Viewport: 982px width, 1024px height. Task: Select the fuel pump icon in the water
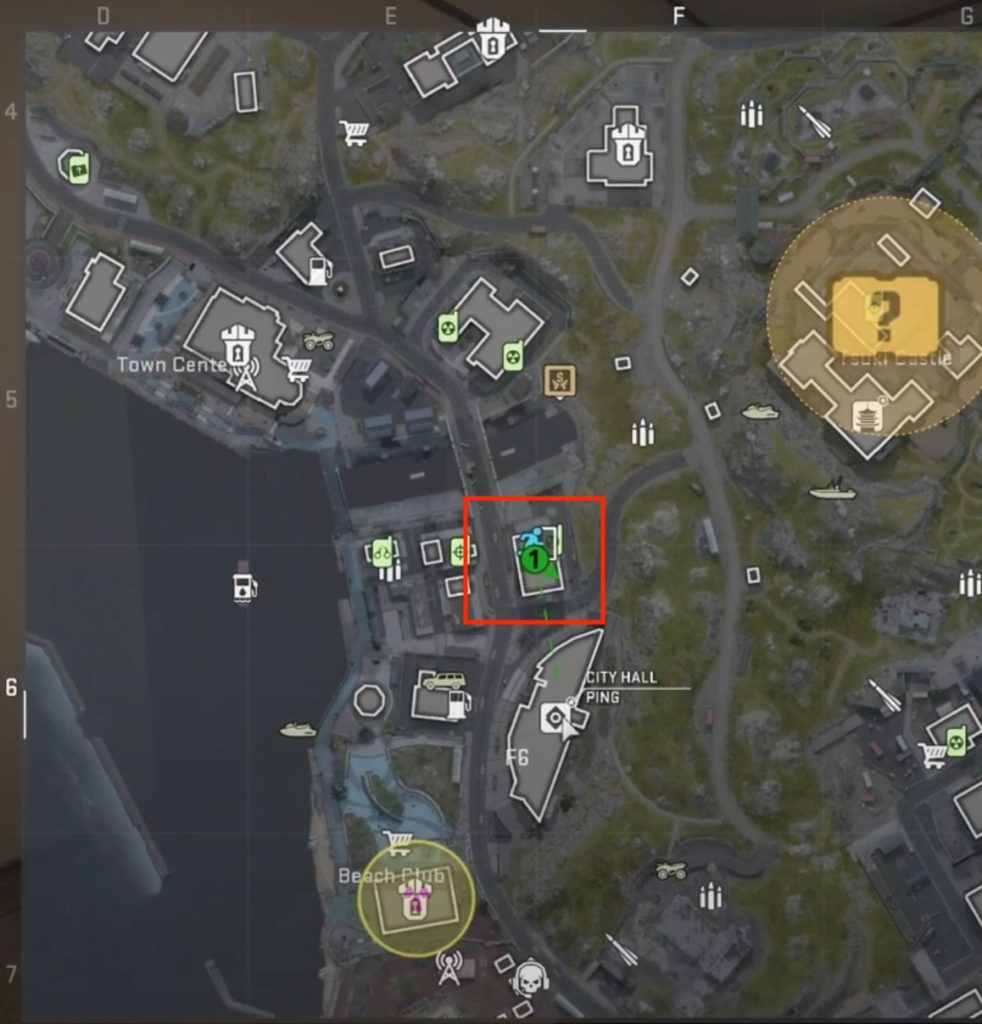pyautogui.click(x=244, y=586)
